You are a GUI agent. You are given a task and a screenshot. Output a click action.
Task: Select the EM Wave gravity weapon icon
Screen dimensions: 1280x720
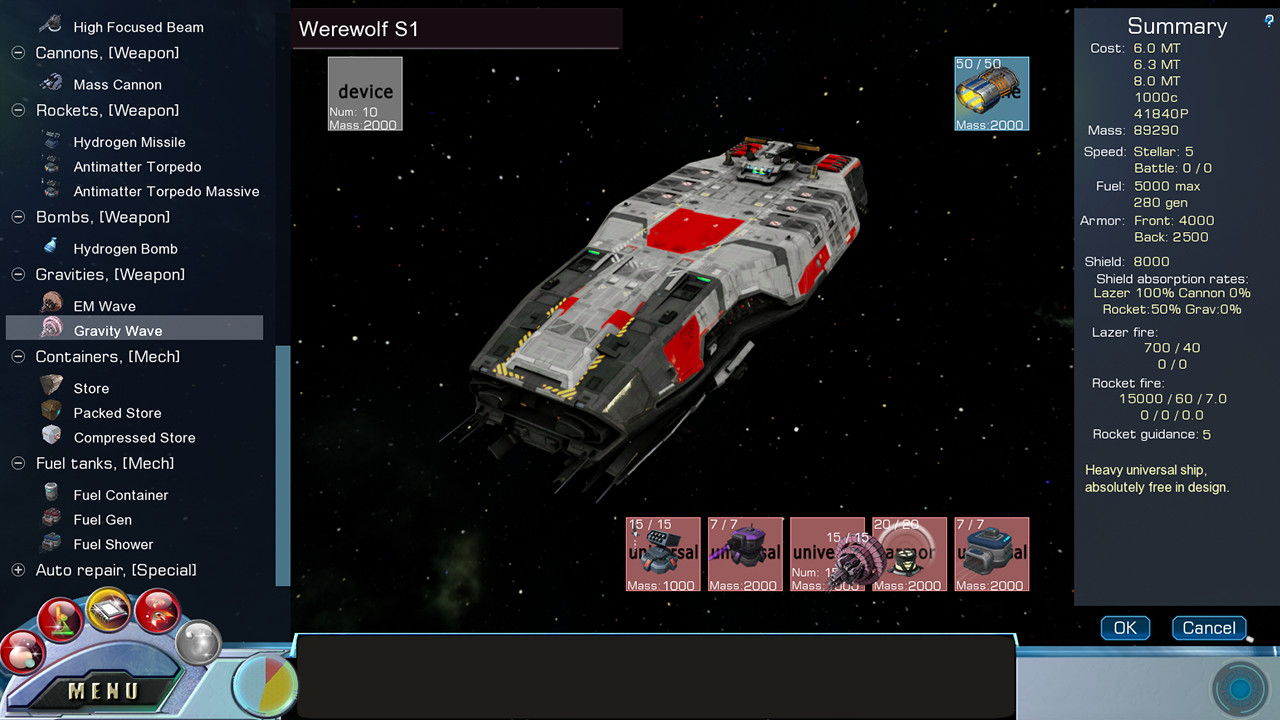click(52, 302)
